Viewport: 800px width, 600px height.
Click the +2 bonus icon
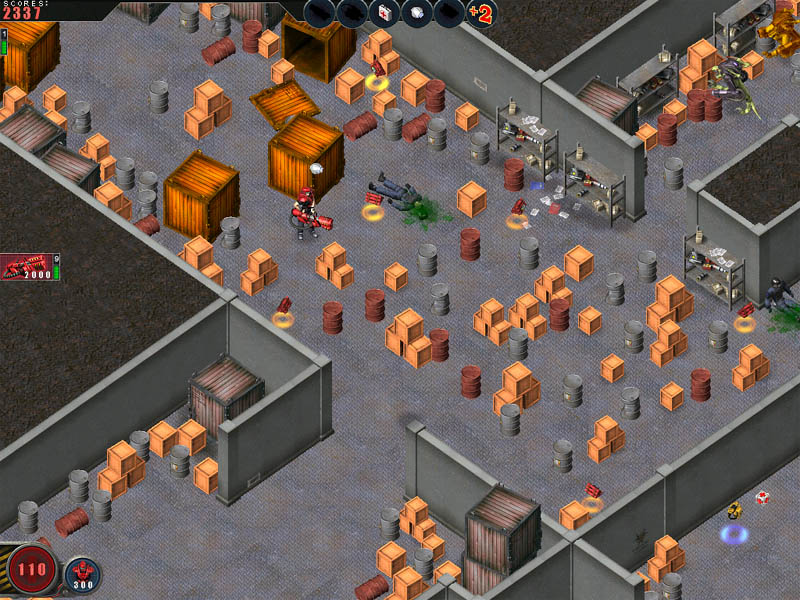[x=481, y=14]
